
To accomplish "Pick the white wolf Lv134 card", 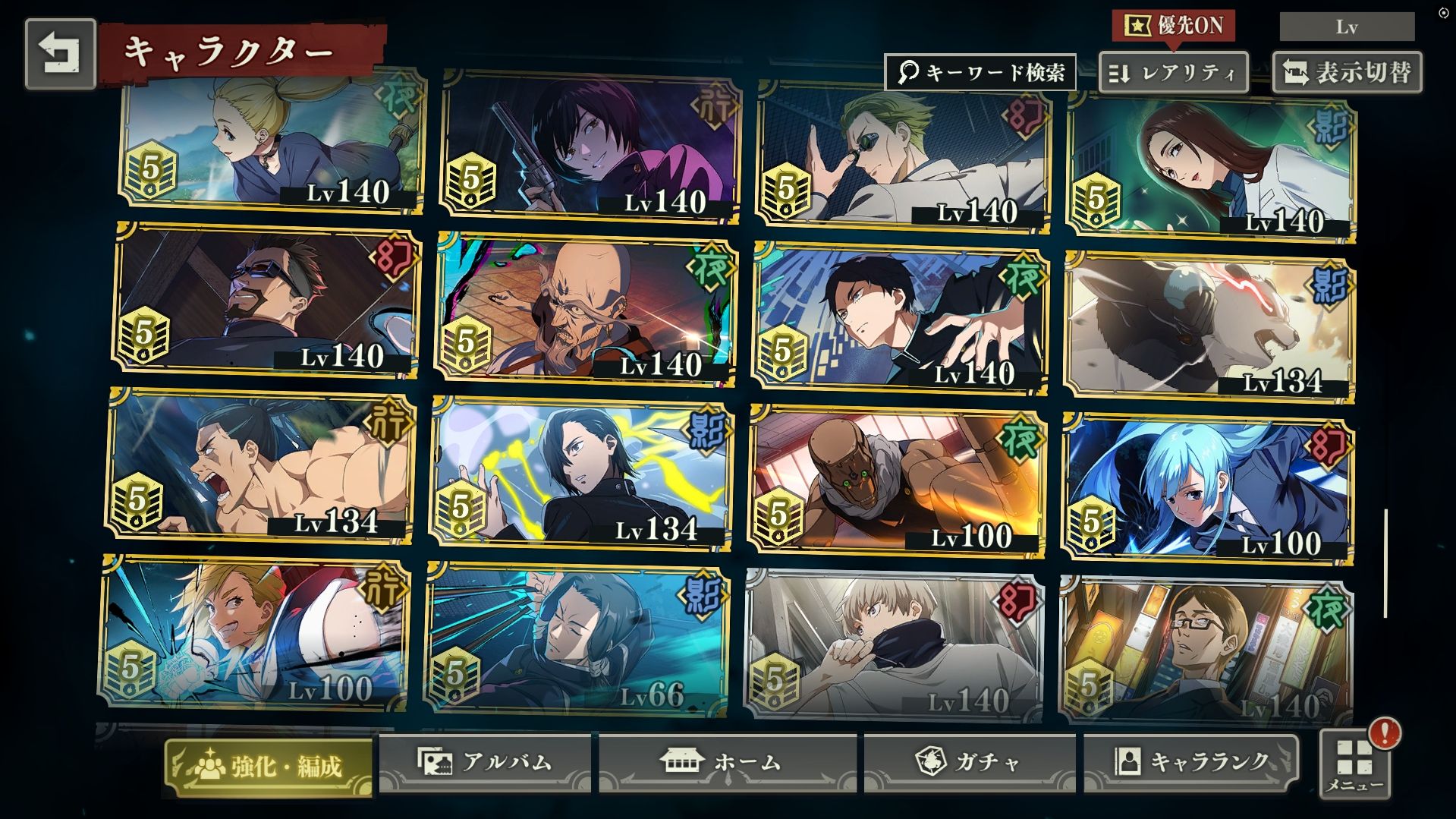I will (1209, 326).
